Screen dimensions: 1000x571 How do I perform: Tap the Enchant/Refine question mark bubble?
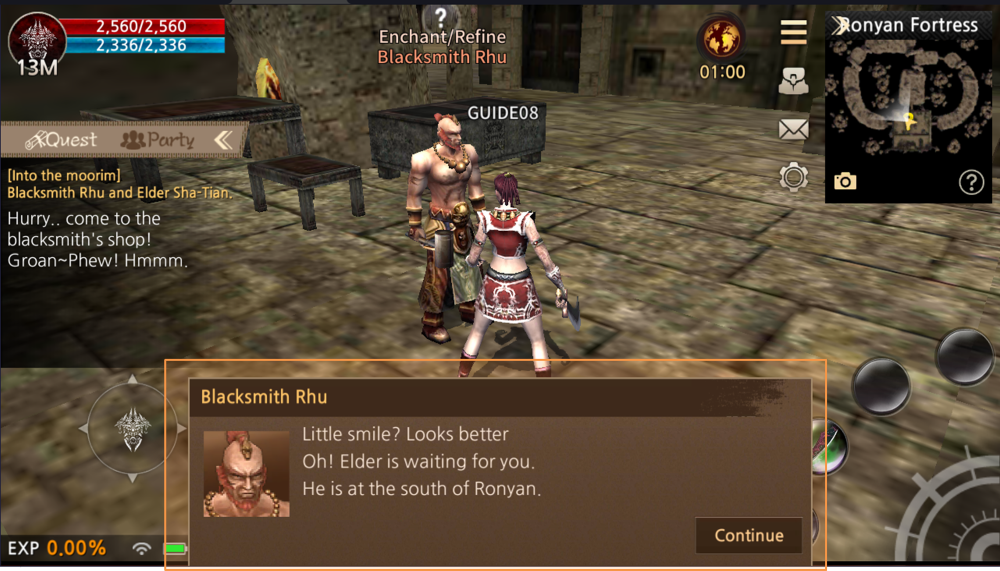441,17
